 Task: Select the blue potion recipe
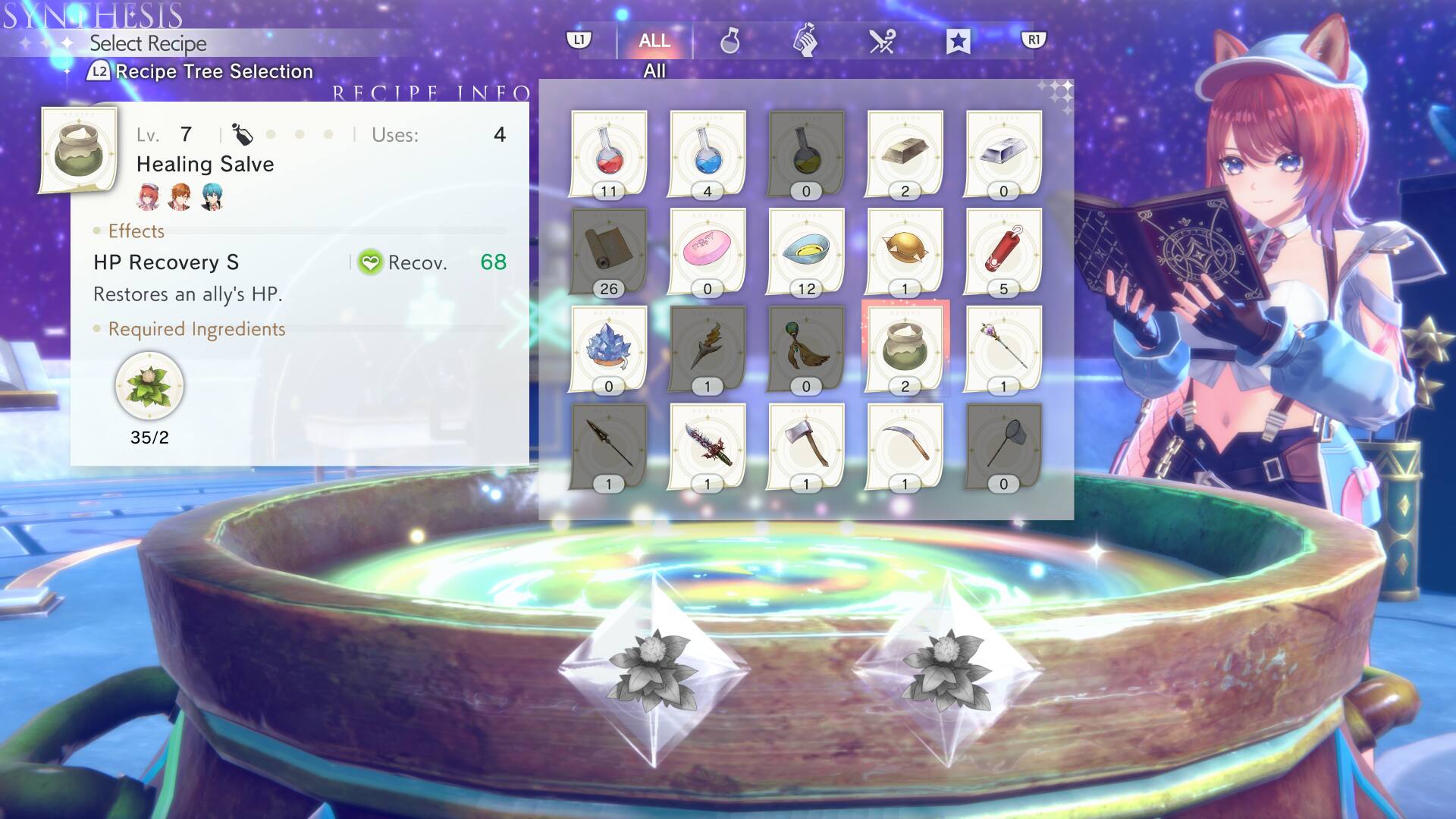click(x=707, y=155)
